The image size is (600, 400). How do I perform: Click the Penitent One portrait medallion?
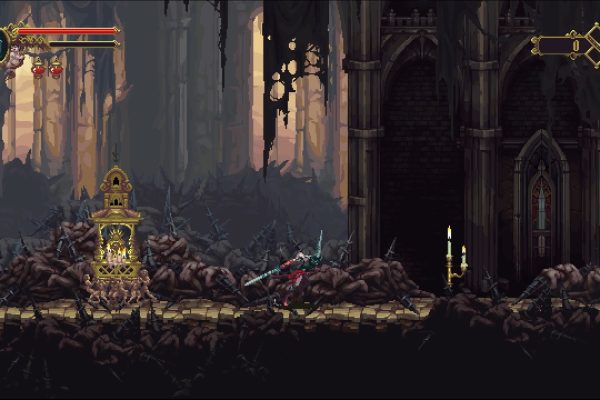4,44
